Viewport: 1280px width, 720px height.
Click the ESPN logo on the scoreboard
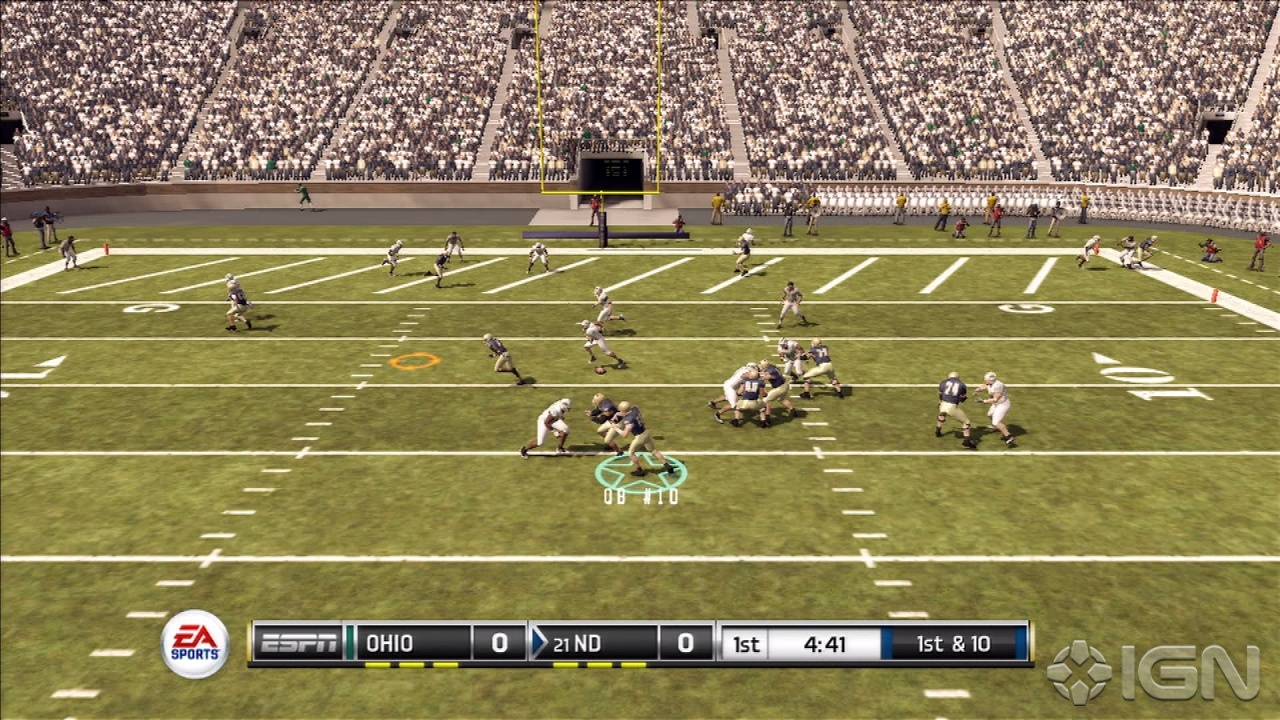coord(298,644)
